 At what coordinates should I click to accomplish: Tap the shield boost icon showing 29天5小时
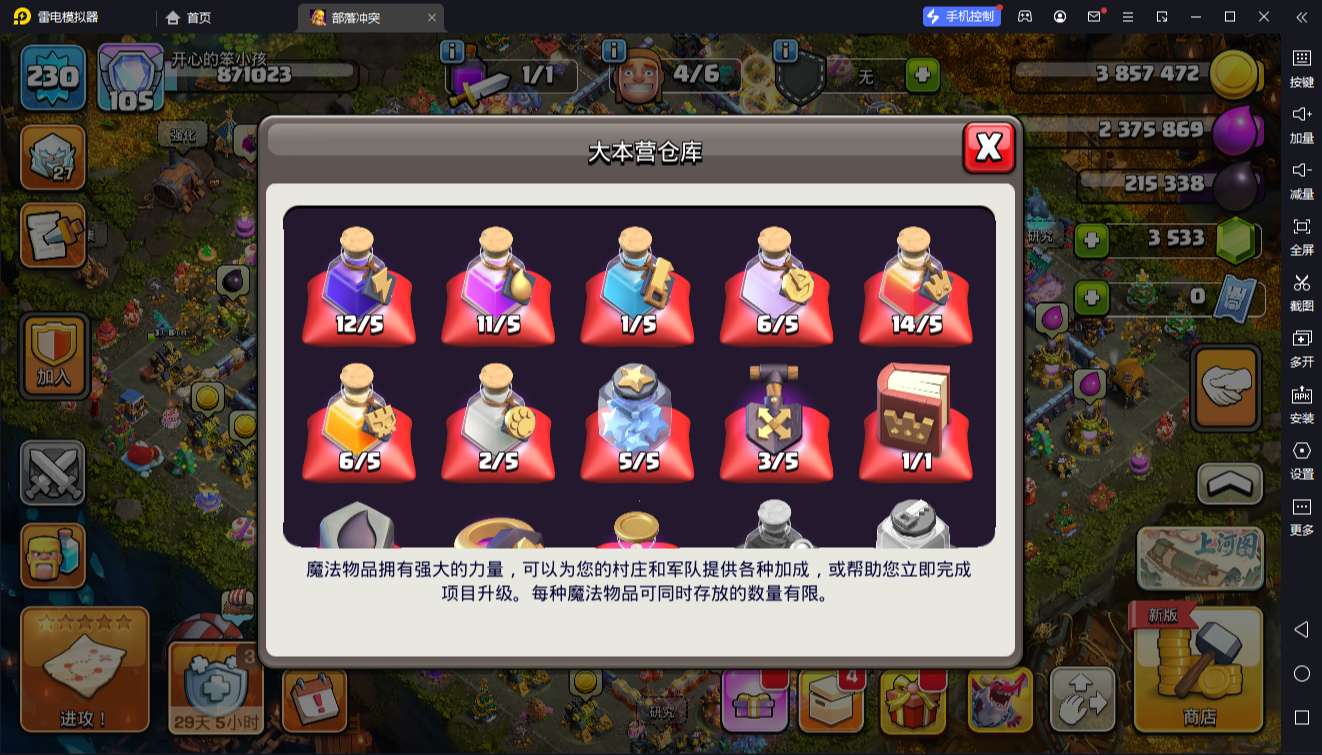215,690
